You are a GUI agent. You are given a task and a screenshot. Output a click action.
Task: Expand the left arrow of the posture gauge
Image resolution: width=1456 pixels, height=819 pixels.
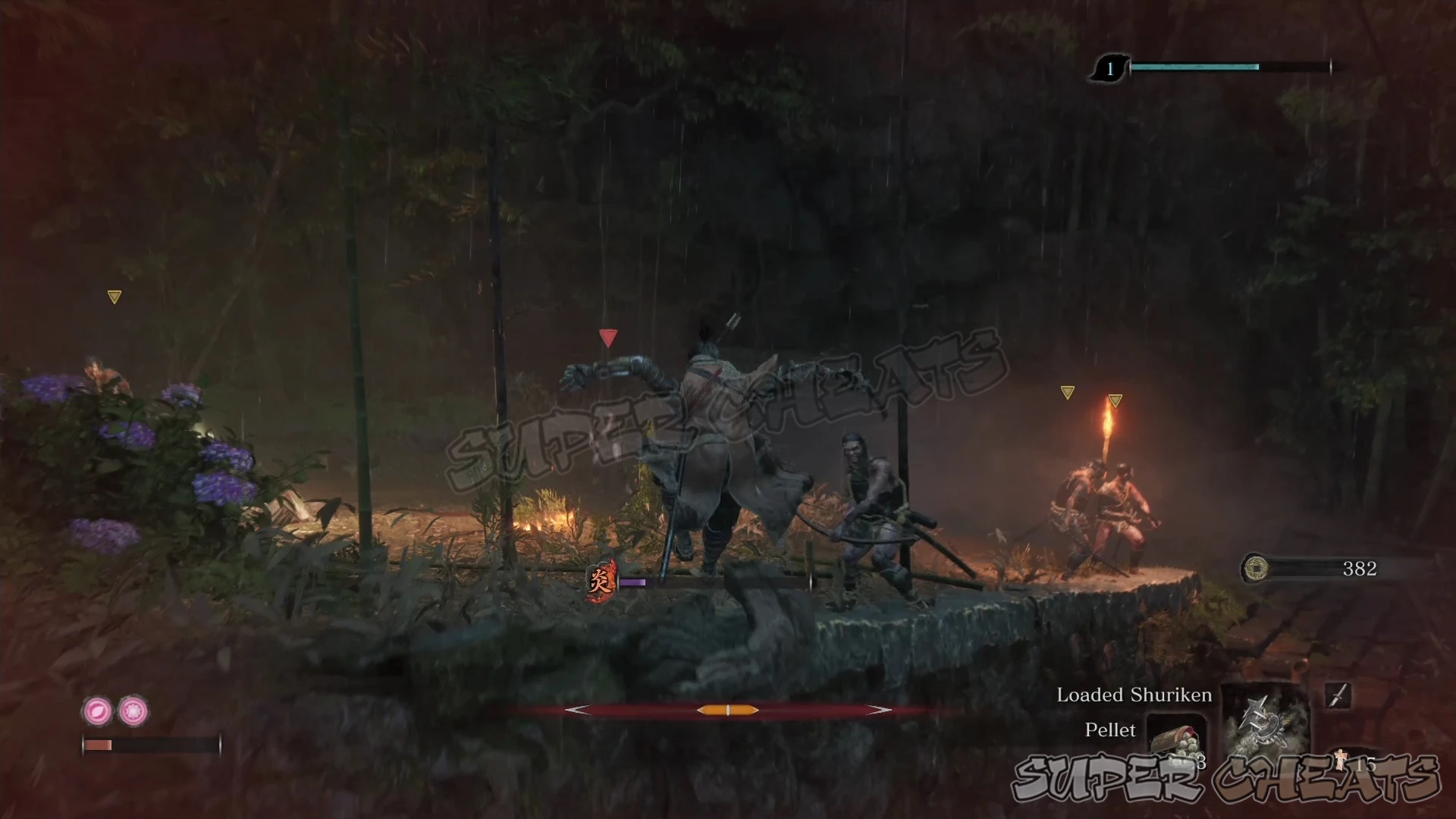tap(576, 710)
